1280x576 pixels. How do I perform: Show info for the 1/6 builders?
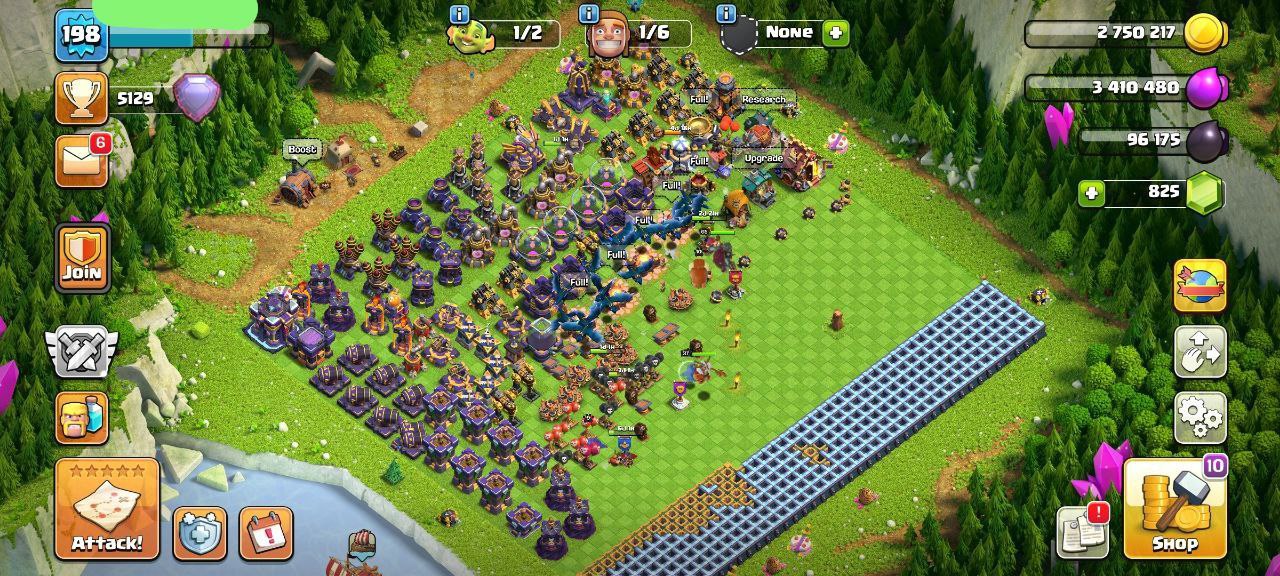point(589,14)
